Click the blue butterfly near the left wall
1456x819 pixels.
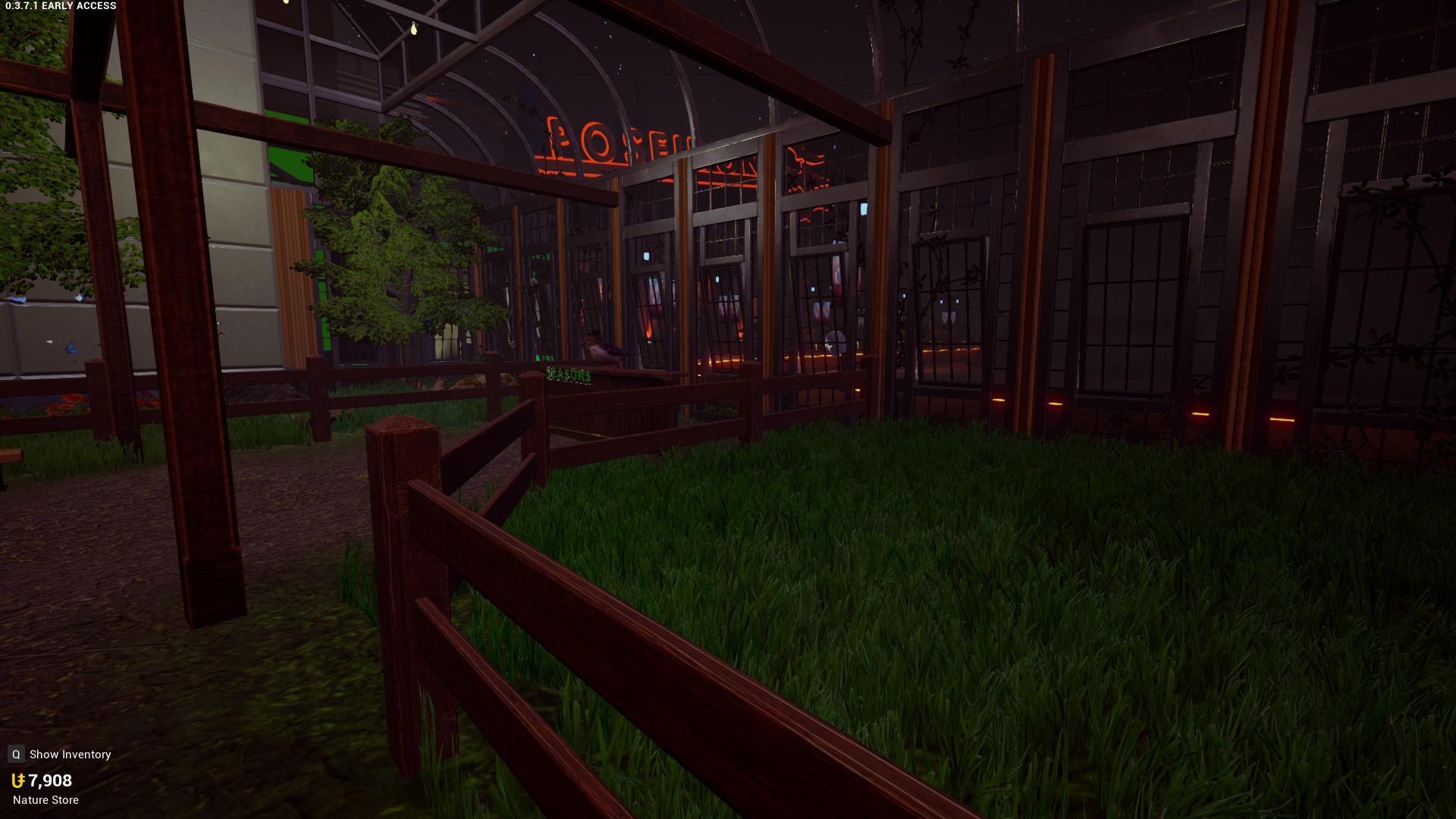point(71,347)
